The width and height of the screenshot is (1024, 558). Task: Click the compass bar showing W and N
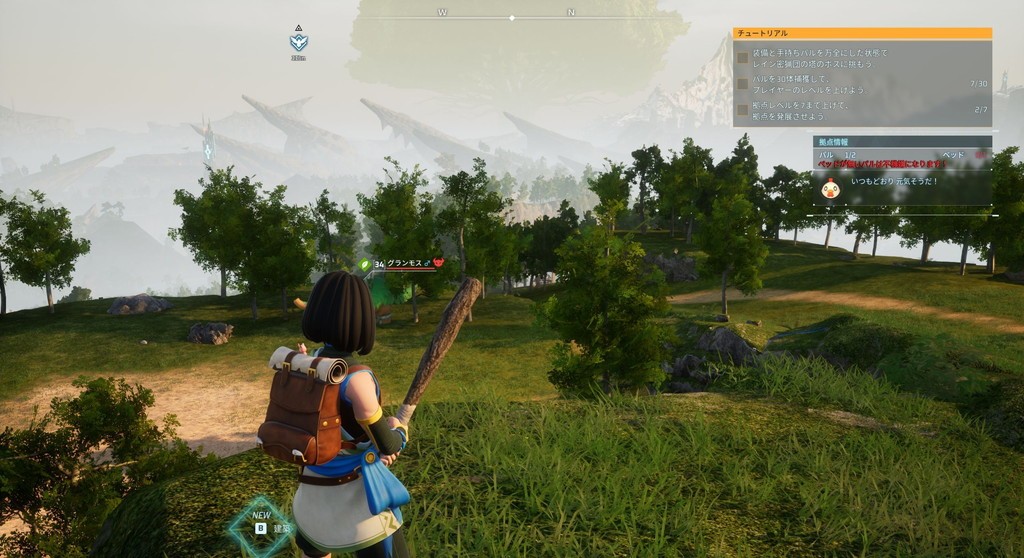pyautogui.click(x=511, y=15)
